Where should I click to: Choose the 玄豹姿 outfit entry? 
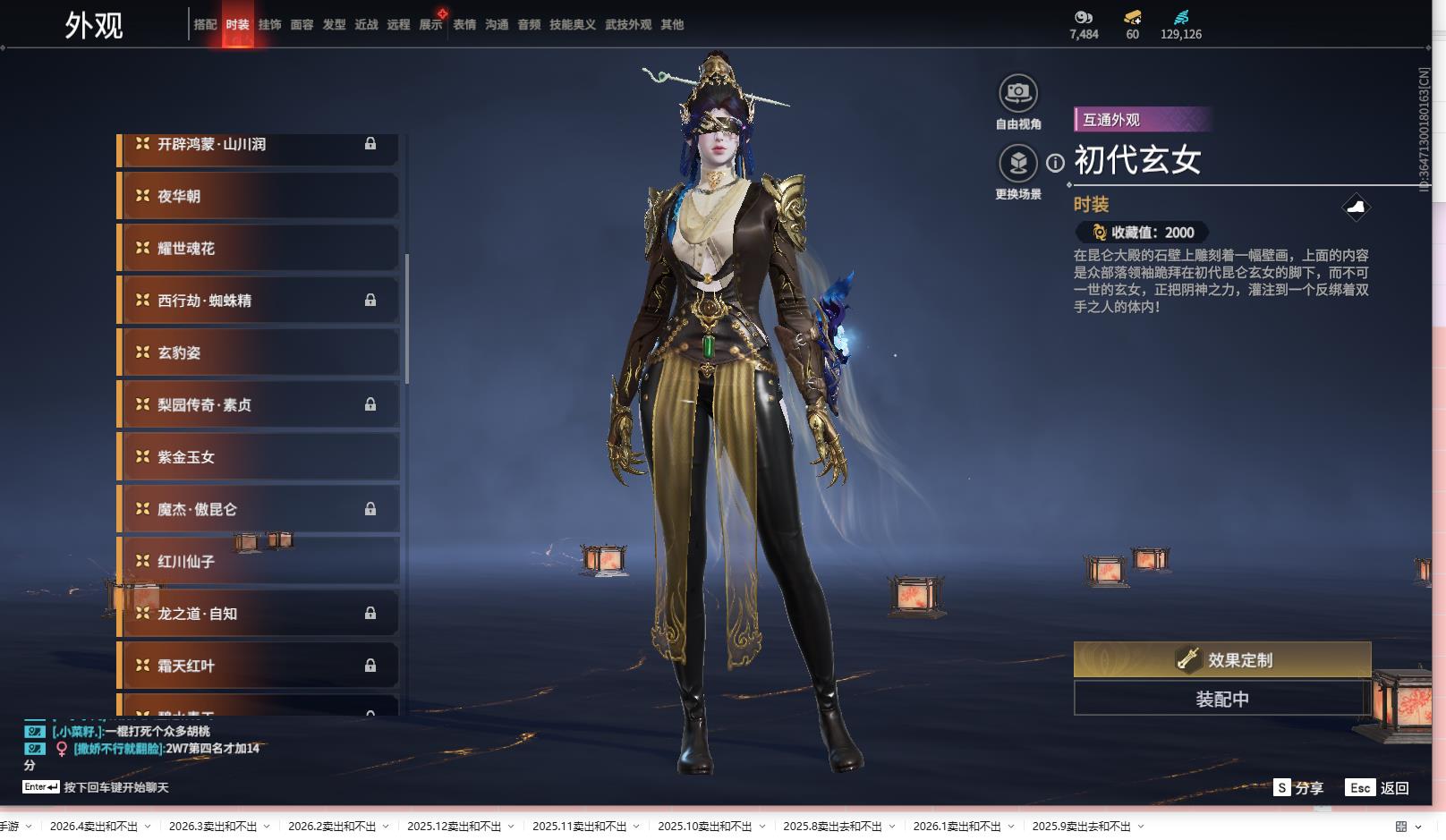(x=259, y=352)
